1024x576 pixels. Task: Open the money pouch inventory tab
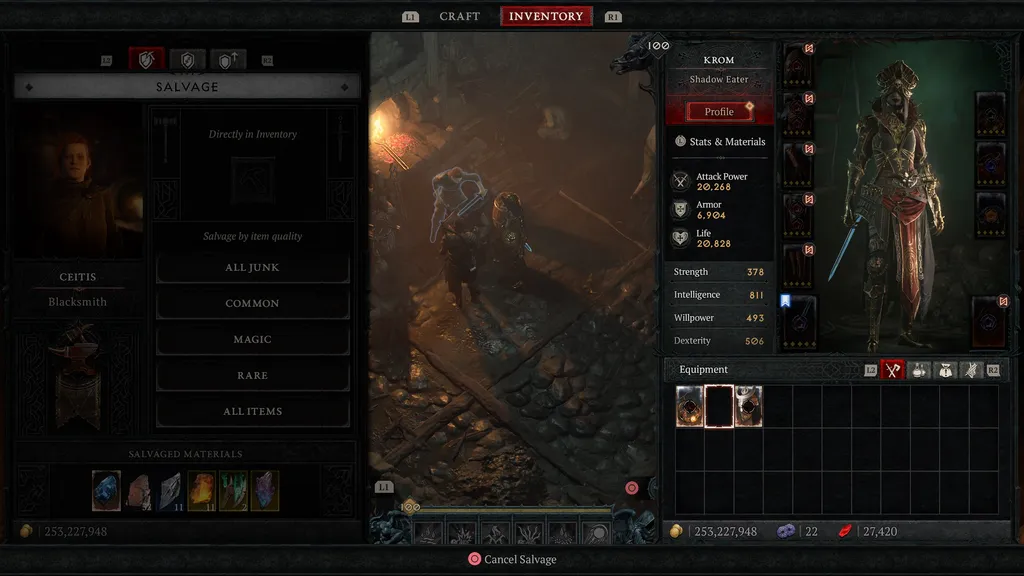point(945,370)
